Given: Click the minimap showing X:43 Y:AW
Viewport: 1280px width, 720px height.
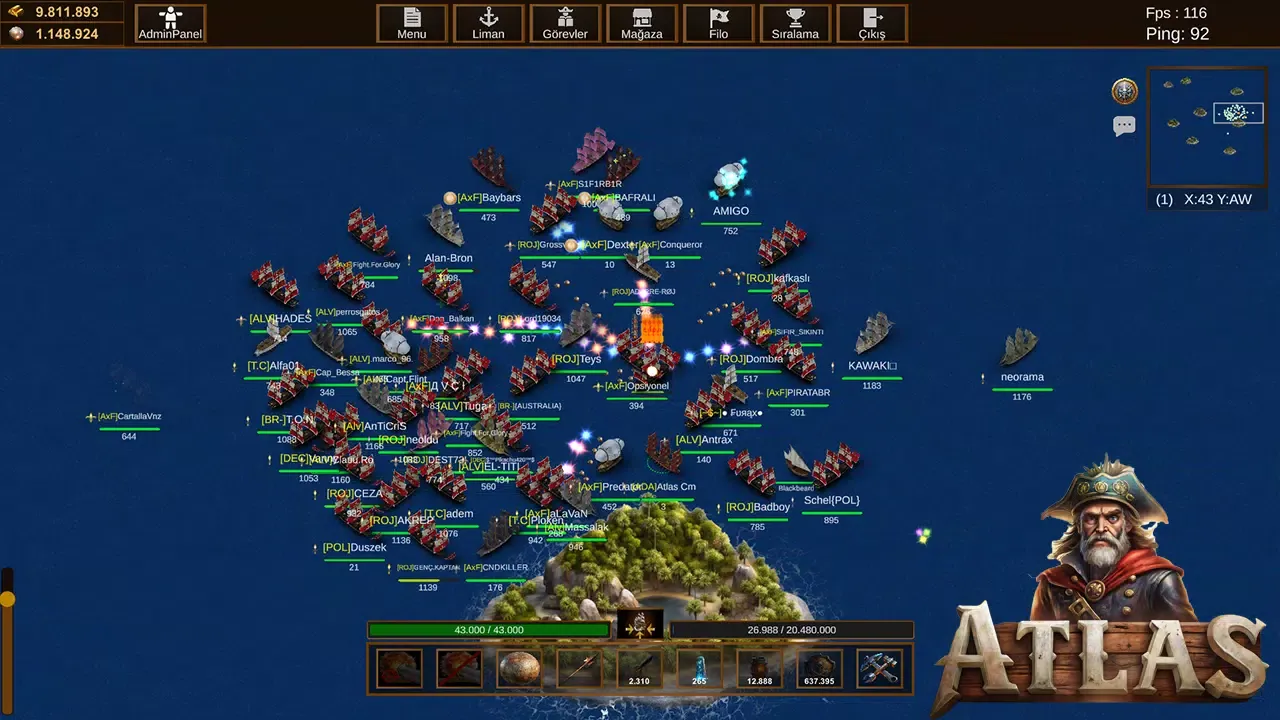Looking at the screenshot, I should 1206,128.
